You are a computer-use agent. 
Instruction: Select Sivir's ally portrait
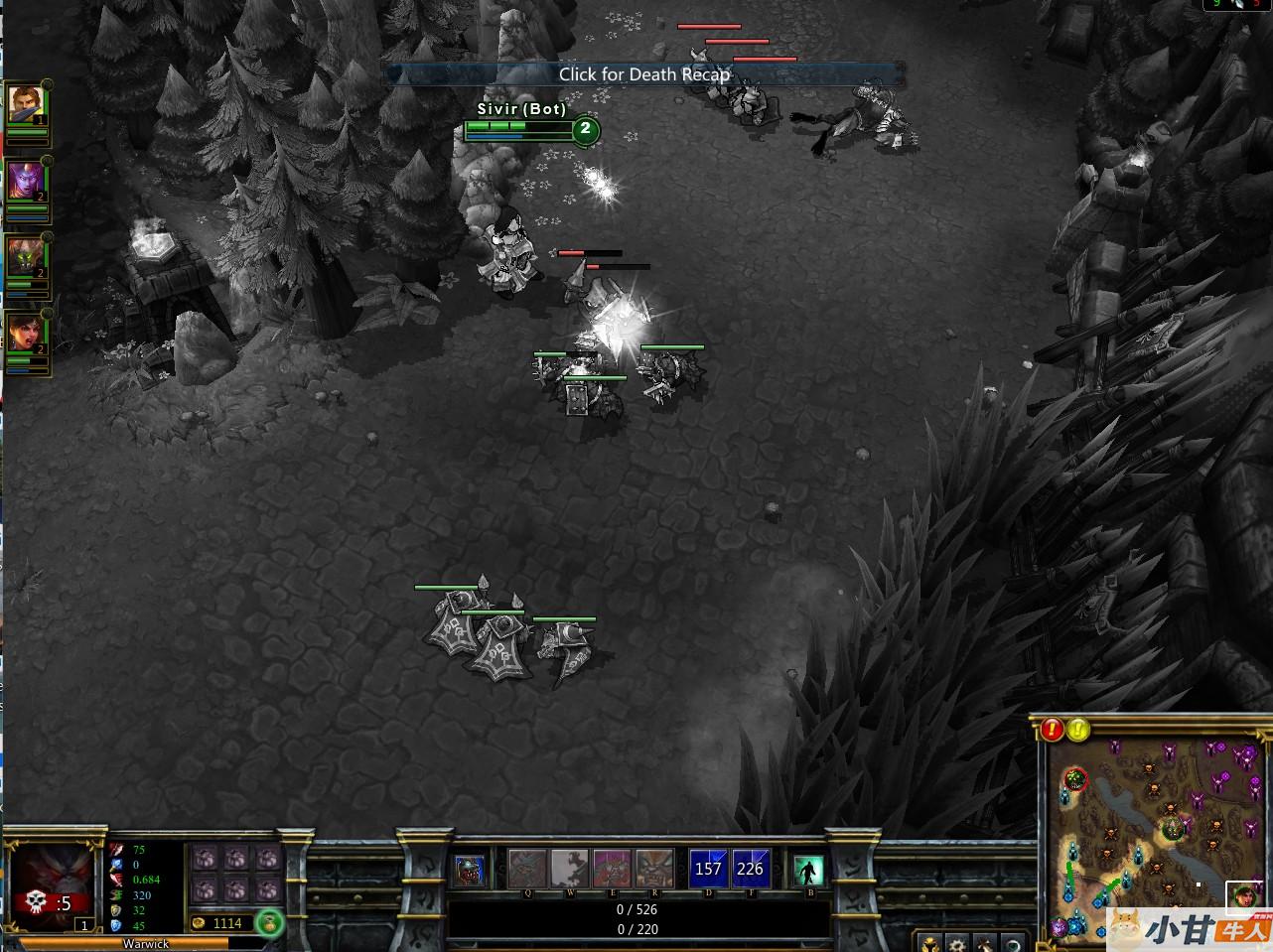(23, 334)
